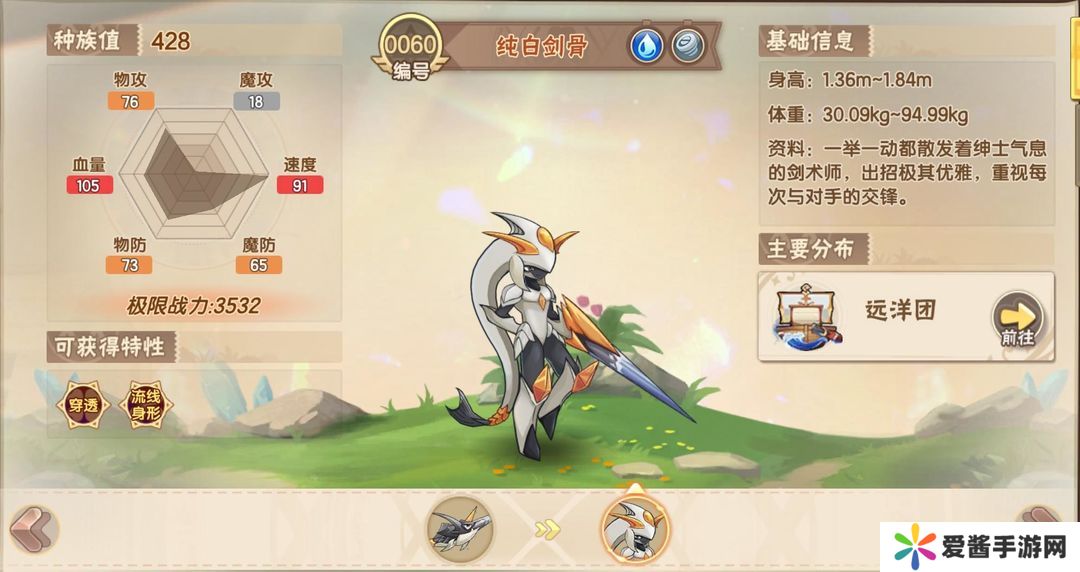Viewport: 1080px width, 572px height.
Task: Open the 流线身形 trait badge
Action: [x=145, y=403]
